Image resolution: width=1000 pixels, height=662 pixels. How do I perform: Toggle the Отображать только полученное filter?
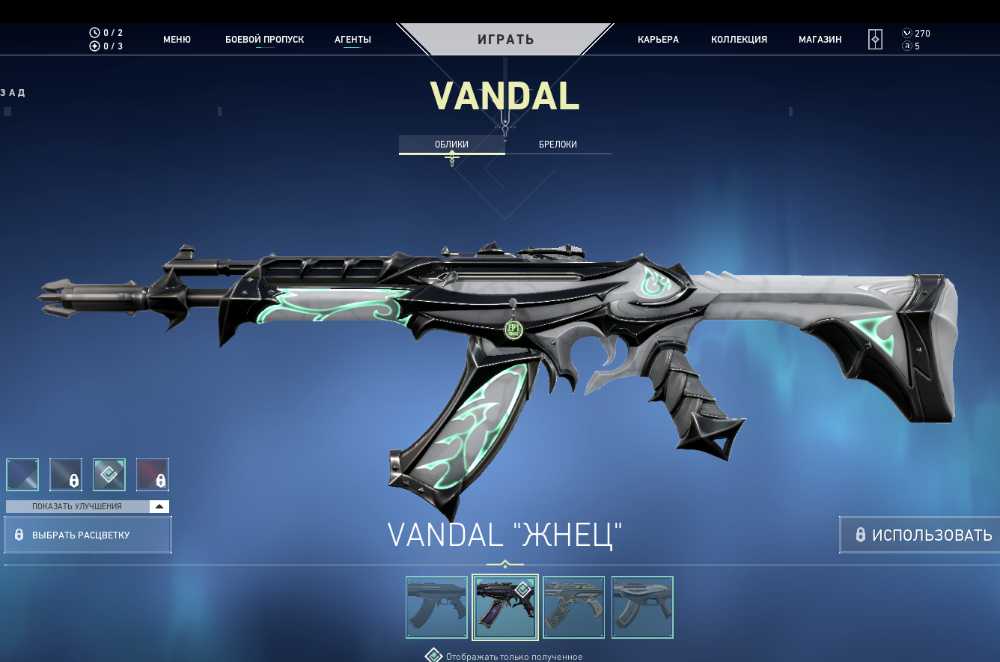433,656
